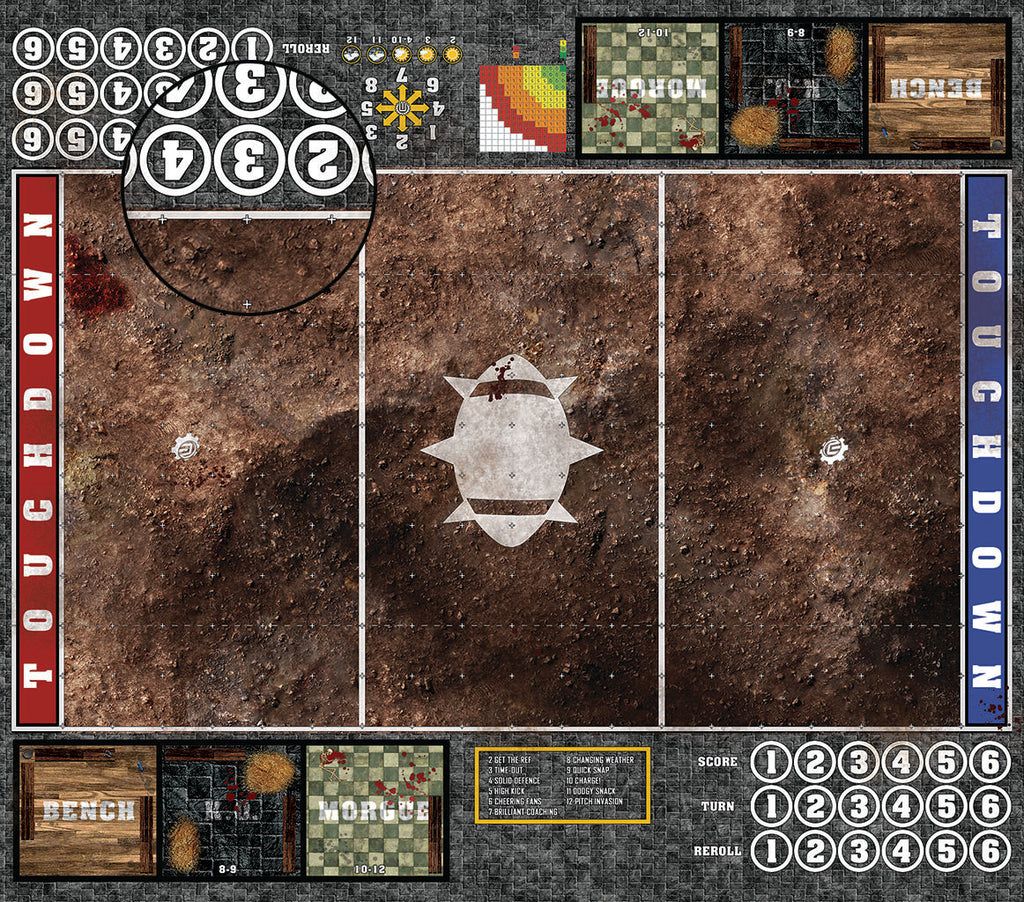The width and height of the screenshot is (1024, 902).
Task: Open the kick-off event table panel
Action: 562,785
